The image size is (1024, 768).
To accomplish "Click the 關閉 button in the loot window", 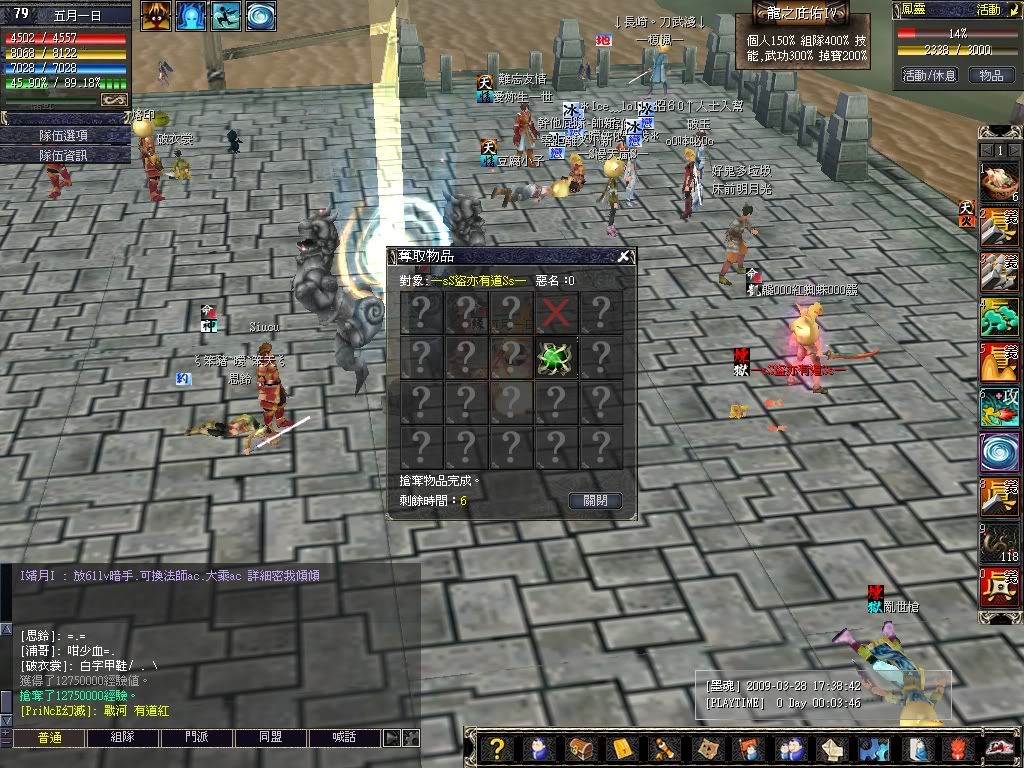I will pyautogui.click(x=595, y=500).
